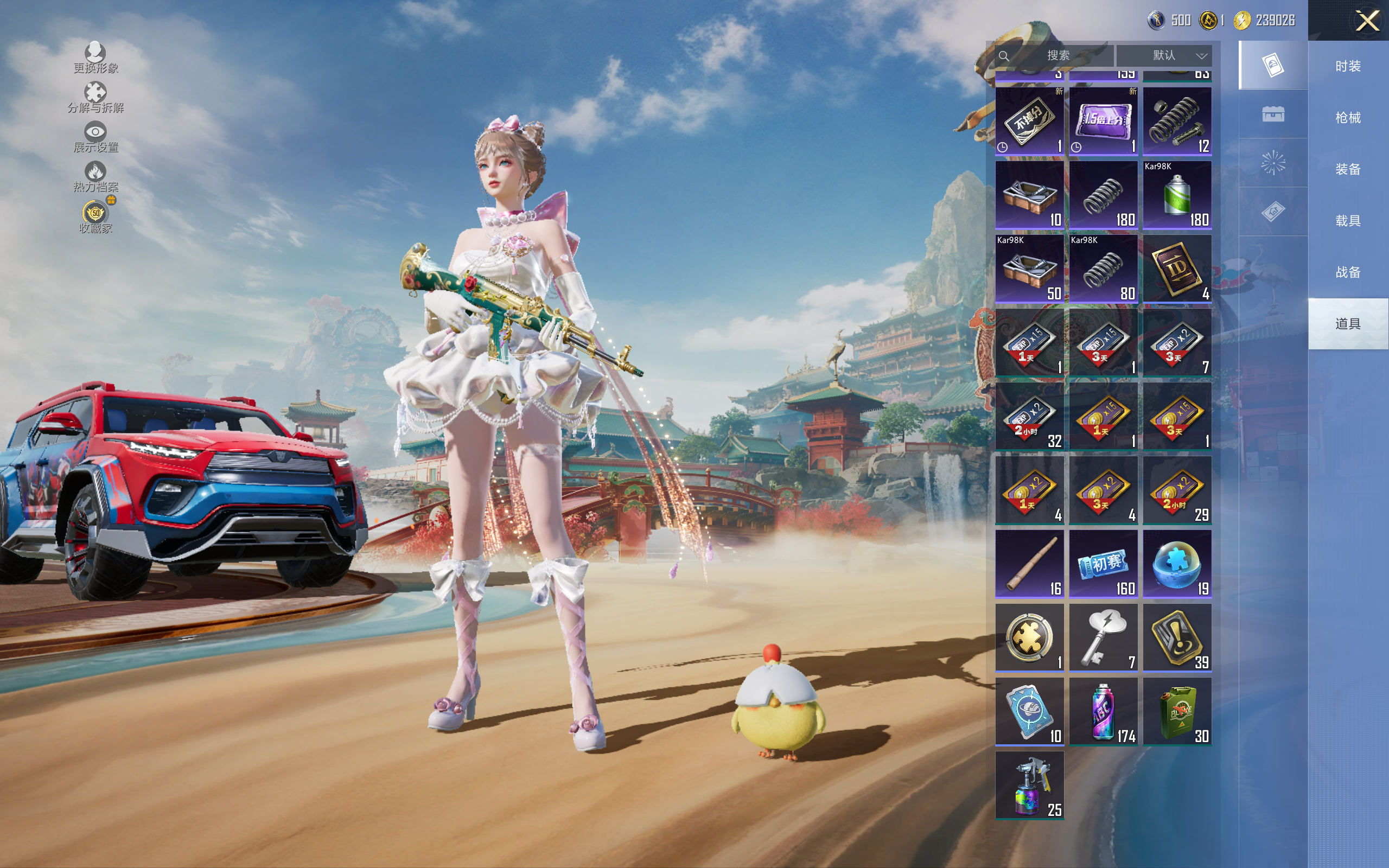Select the ID card item
This screenshot has height=868, width=1389.
tap(1177, 269)
